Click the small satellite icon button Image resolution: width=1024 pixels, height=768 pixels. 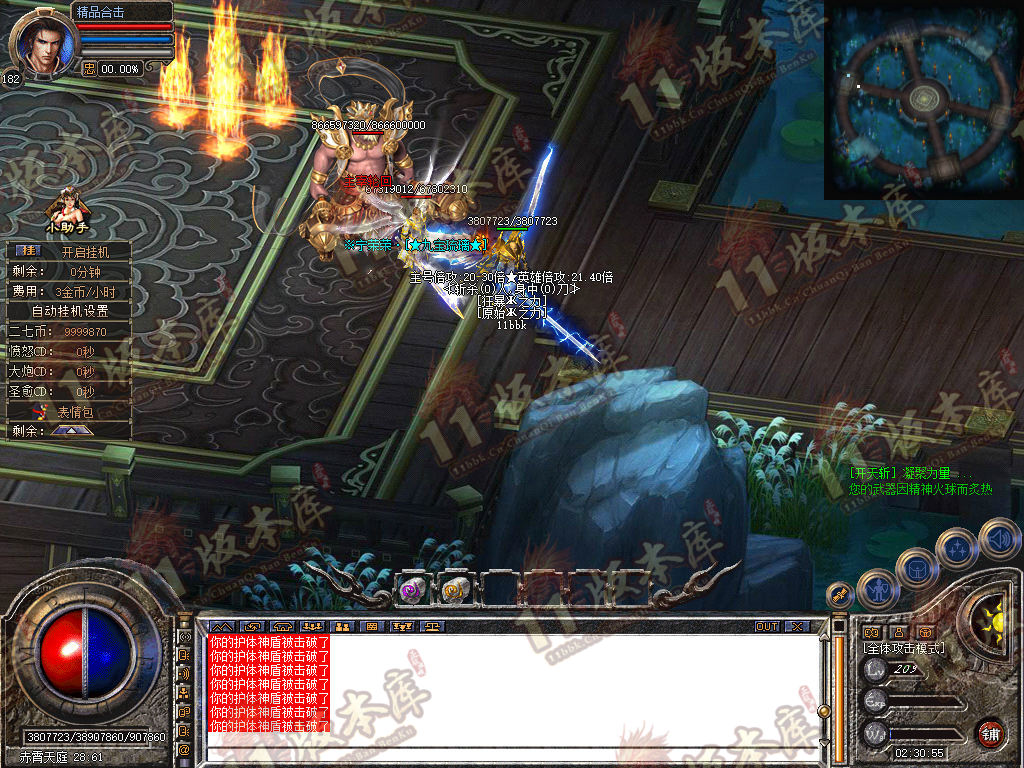pos(839,595)
